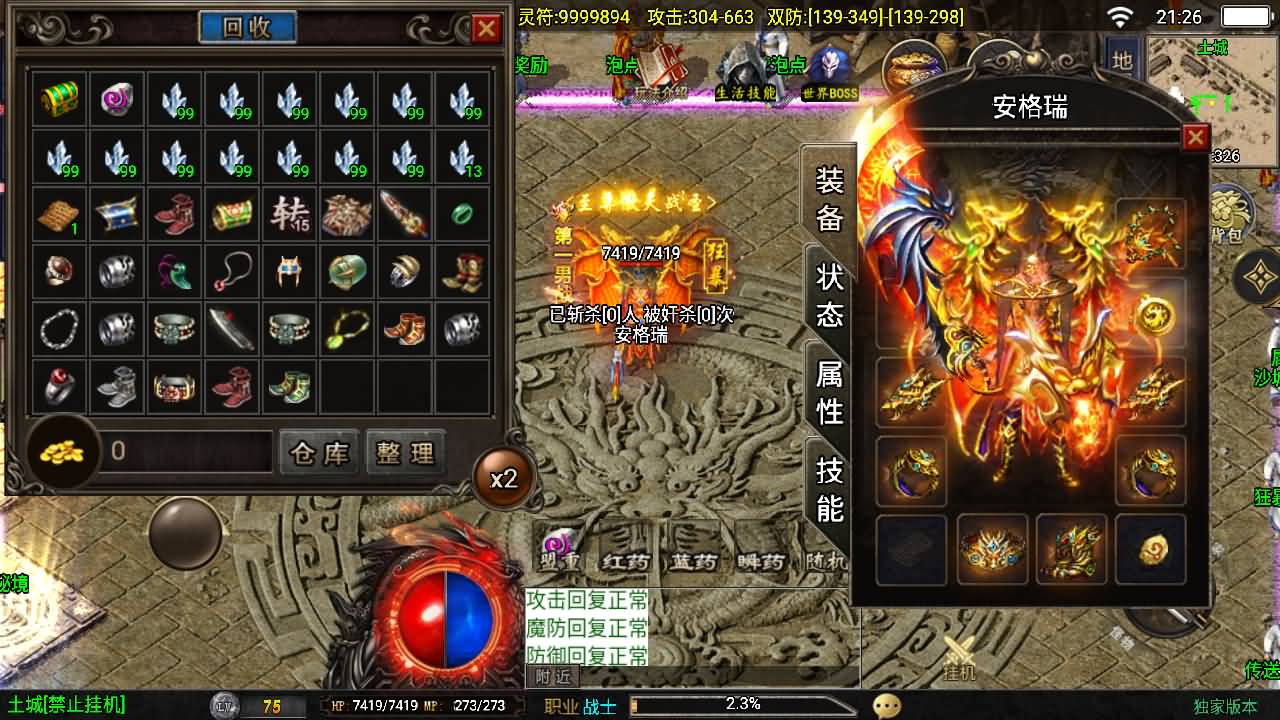Switch to the 技能 skills tab

tap(830, 489)
